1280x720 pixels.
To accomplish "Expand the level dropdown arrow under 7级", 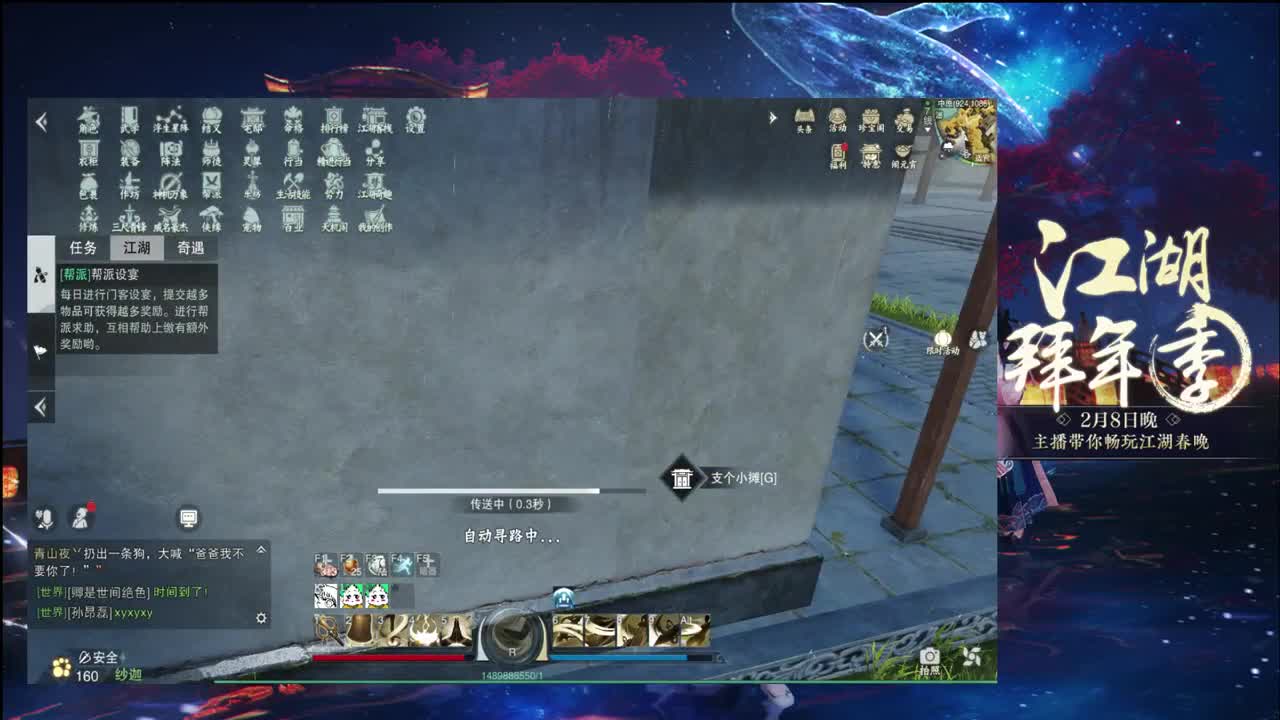I will click(x=927, y=129).
